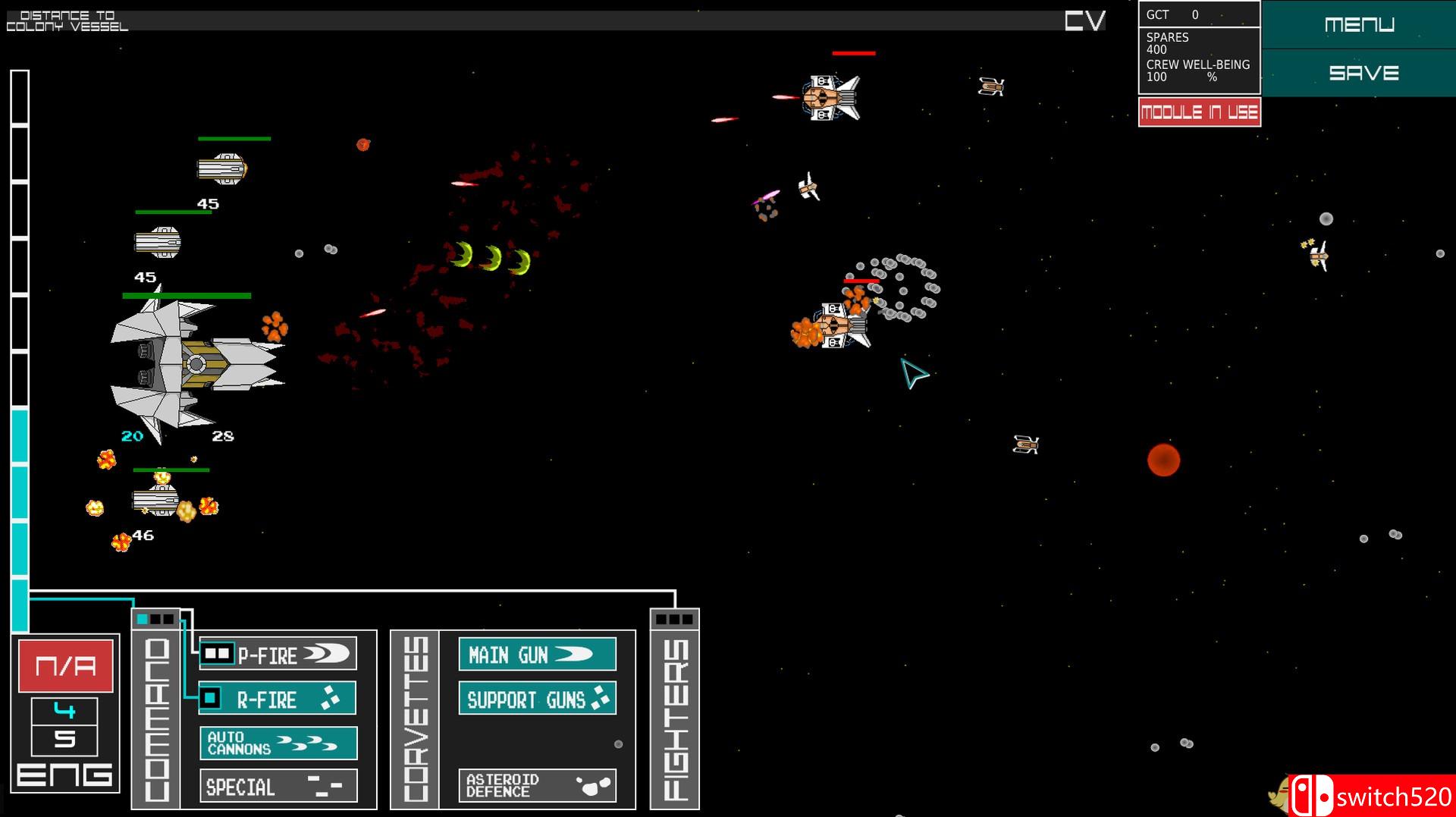Order corvettes to use MAIN GUN

click(538, 654)
